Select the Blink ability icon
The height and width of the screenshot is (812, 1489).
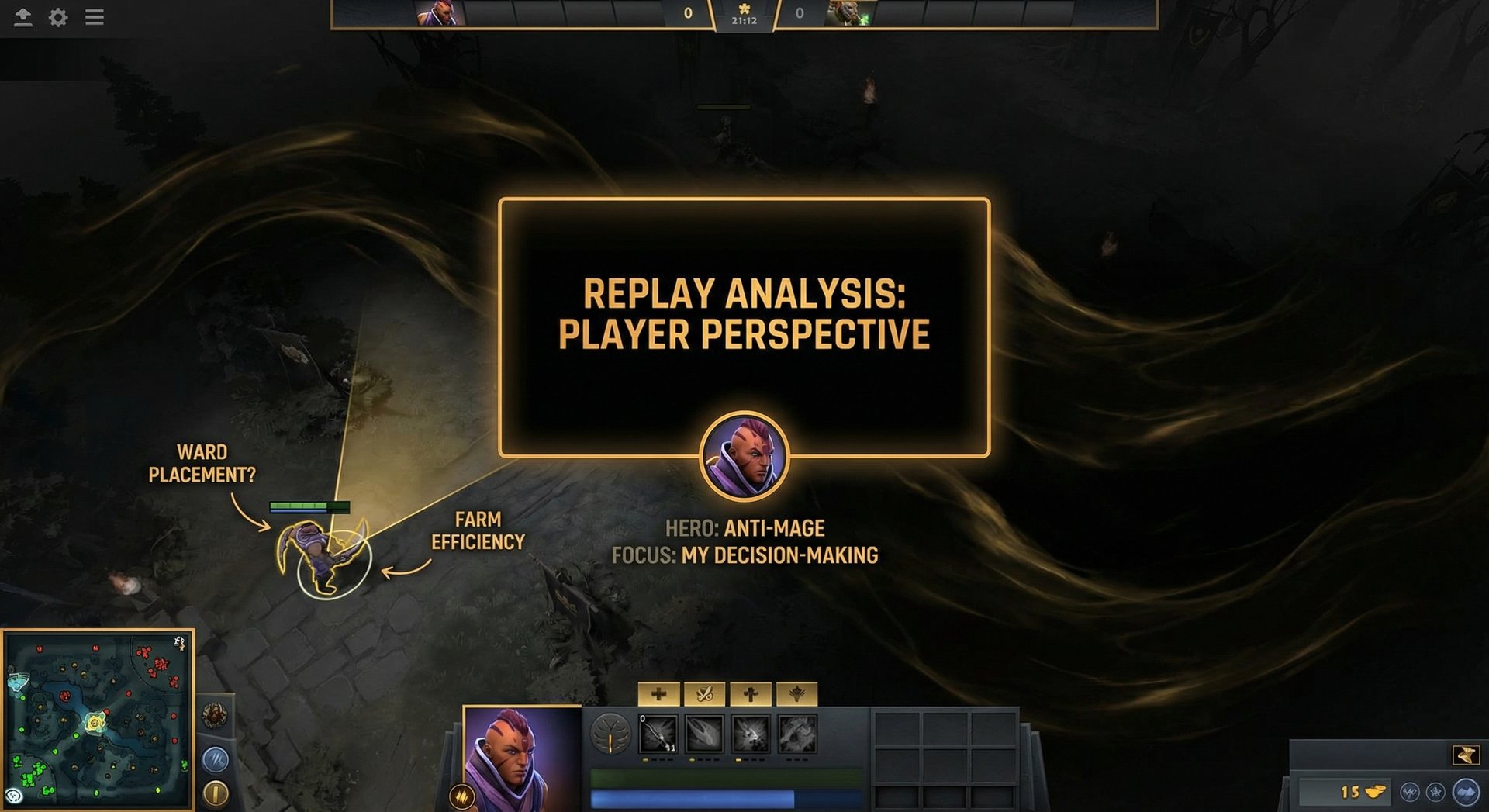[x=704, y=734]
